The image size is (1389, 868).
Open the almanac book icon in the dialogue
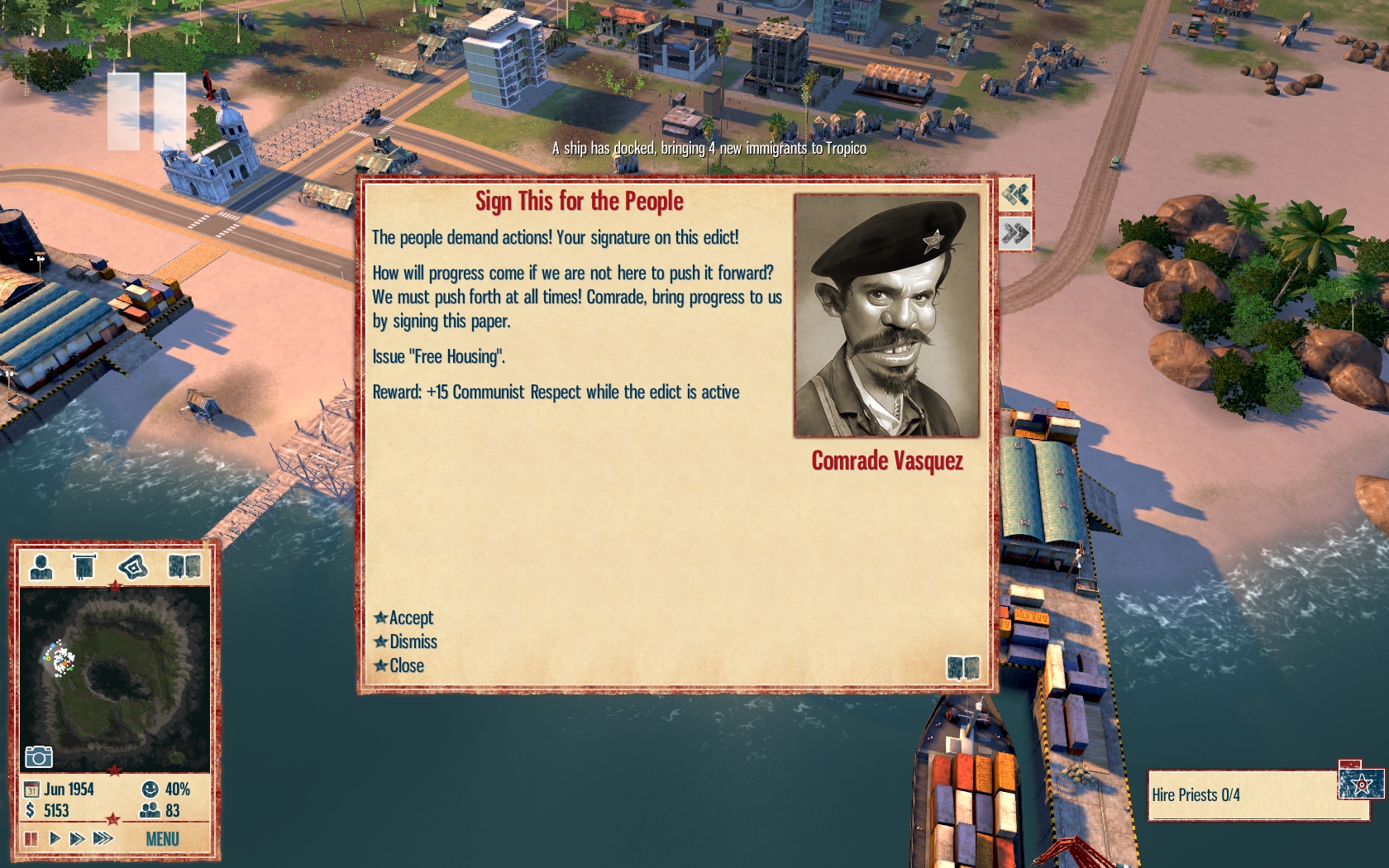[962, 667]
